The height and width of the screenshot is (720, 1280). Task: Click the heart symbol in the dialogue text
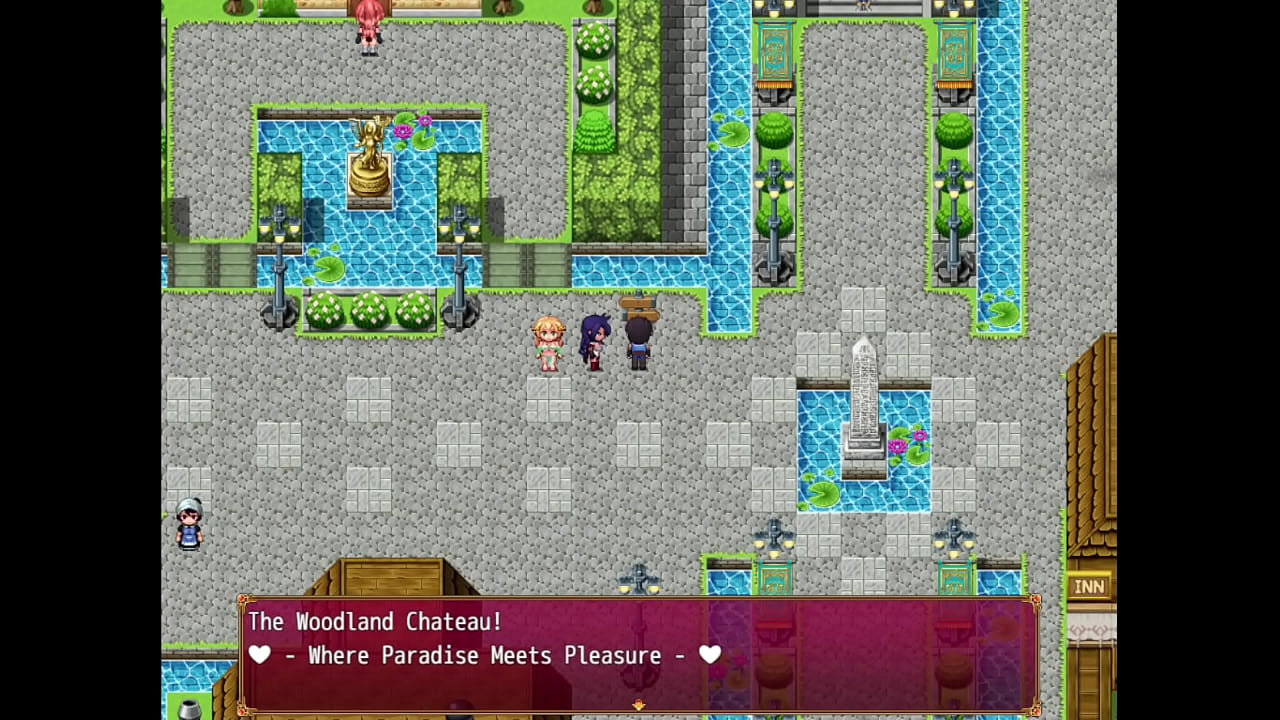[259, 655]
